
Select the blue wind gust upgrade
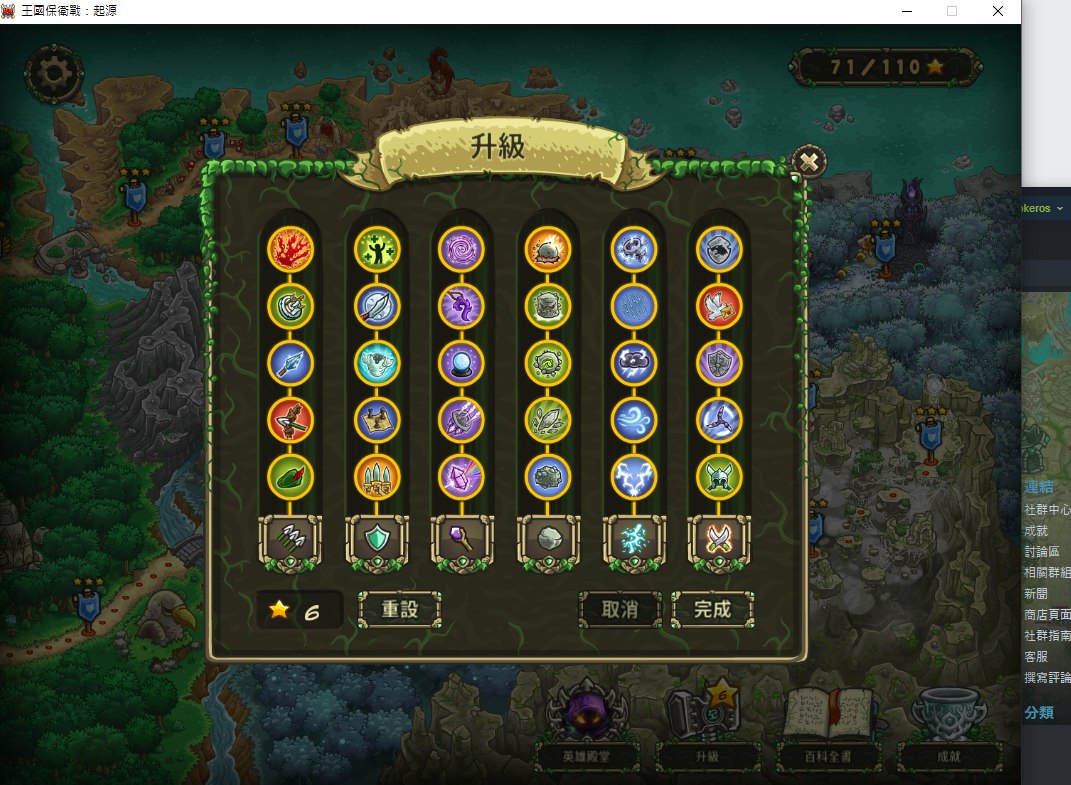pos(634,420)
